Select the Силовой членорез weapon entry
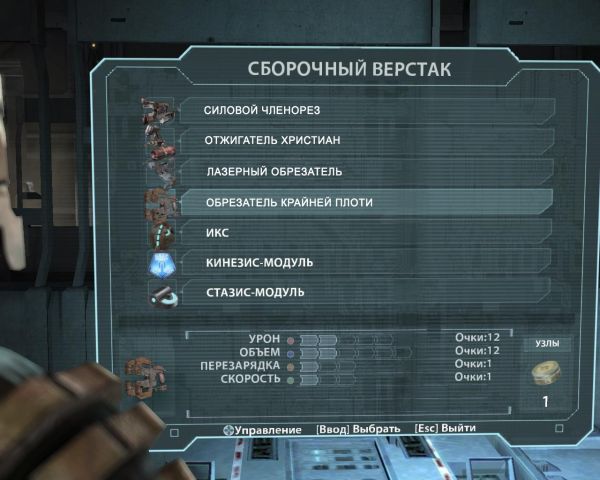 click(x=360, y=109)
